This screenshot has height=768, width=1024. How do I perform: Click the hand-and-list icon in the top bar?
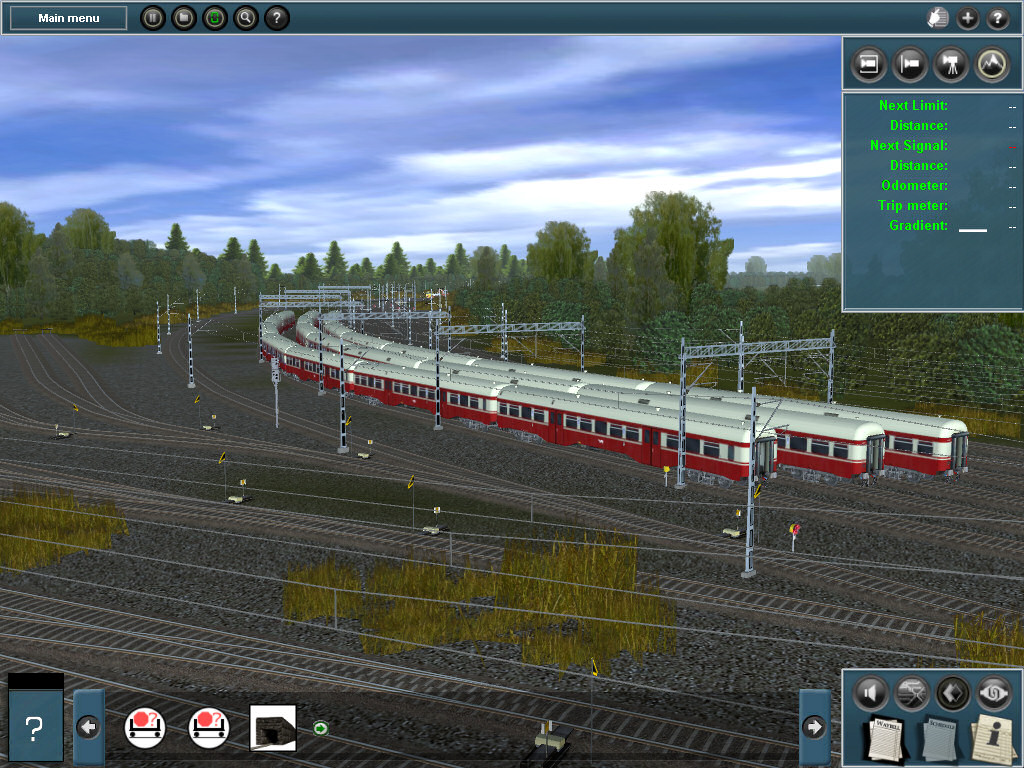(x=937, y=18)
